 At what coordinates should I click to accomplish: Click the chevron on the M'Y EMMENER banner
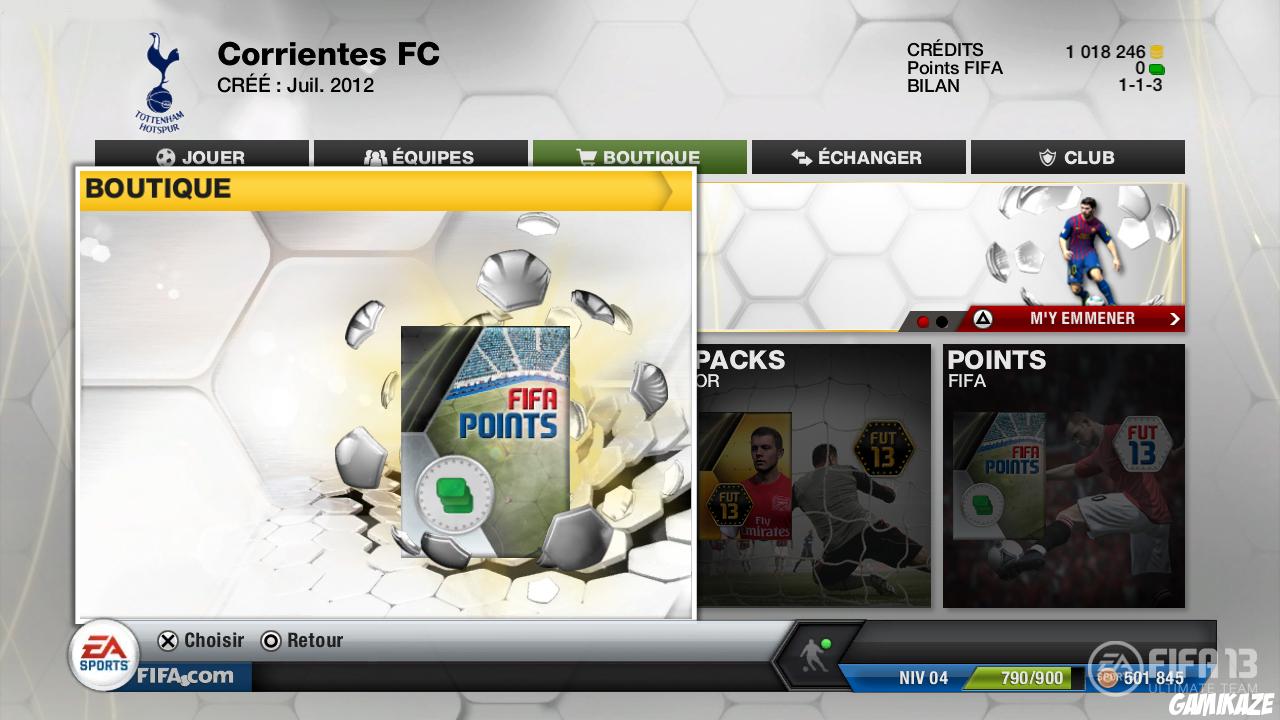(x=1175, y=318)
